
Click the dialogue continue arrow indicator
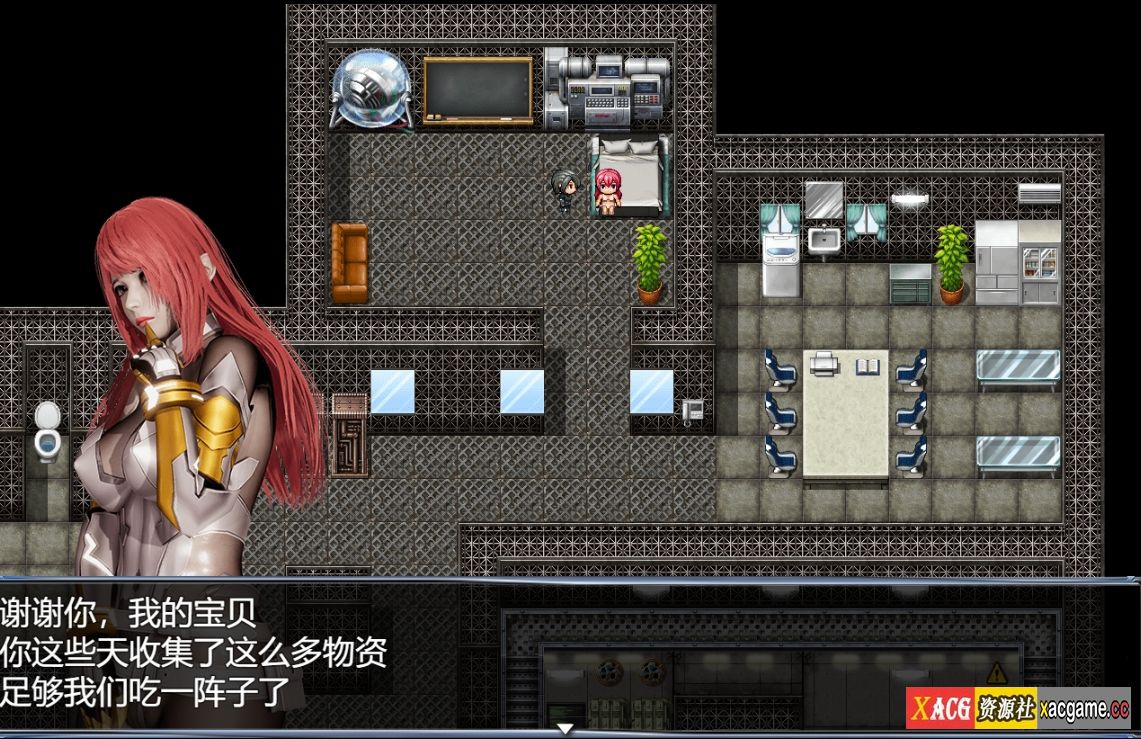(565, 728)
